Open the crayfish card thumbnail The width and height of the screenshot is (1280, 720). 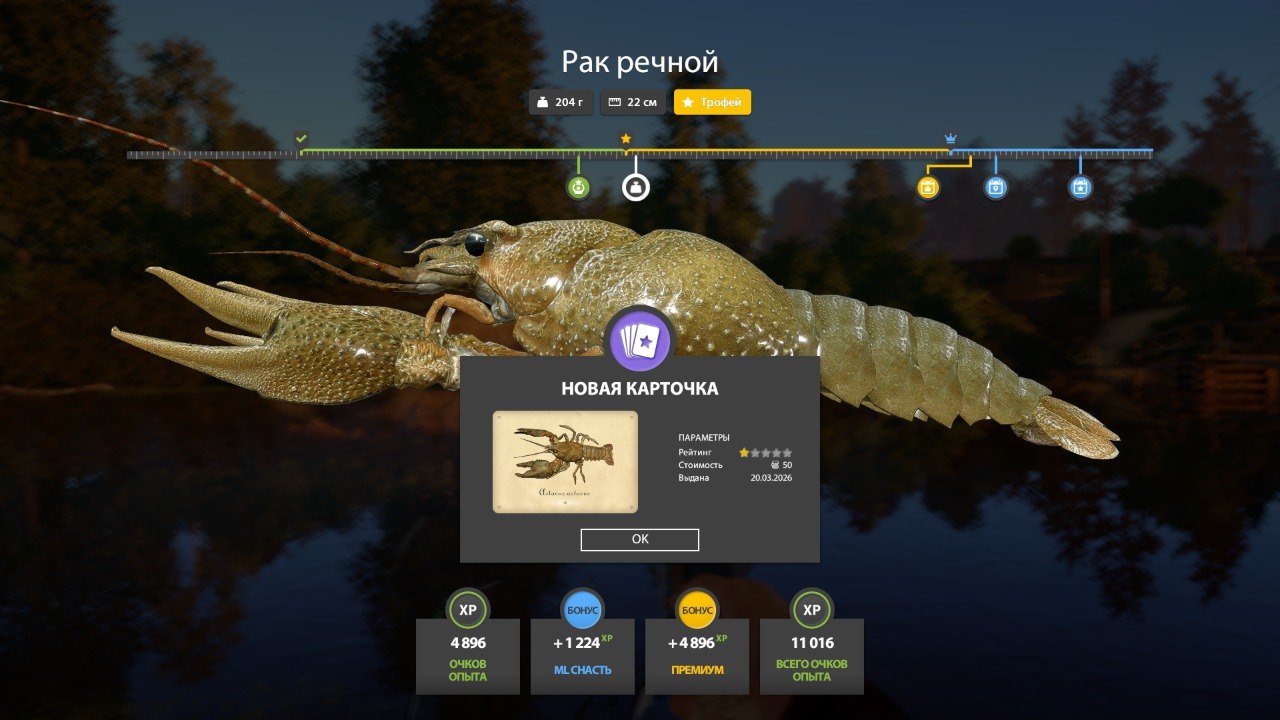click(565, 462)
